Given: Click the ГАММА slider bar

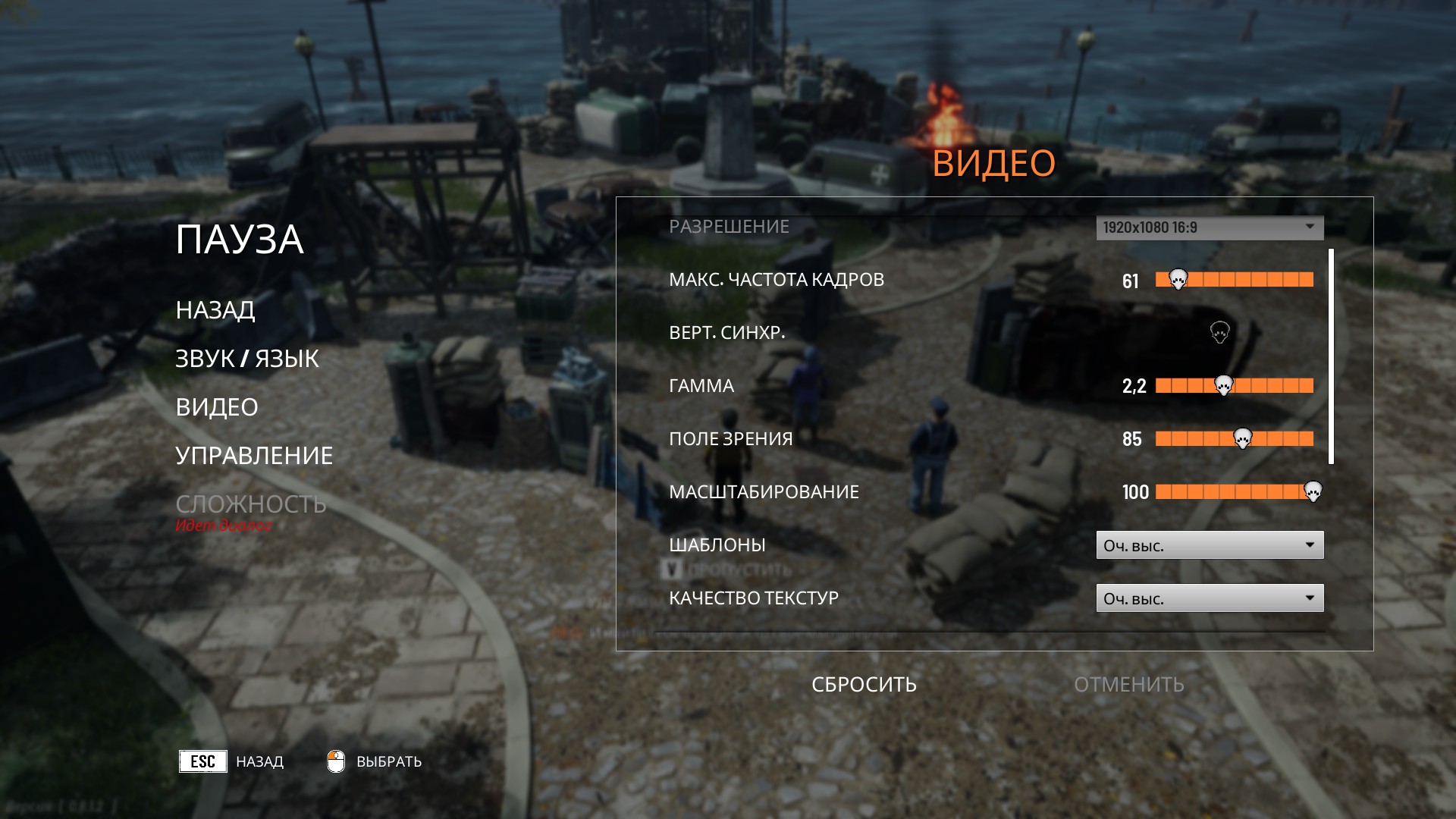Looking at the screenshot, I should (1234, 386).
